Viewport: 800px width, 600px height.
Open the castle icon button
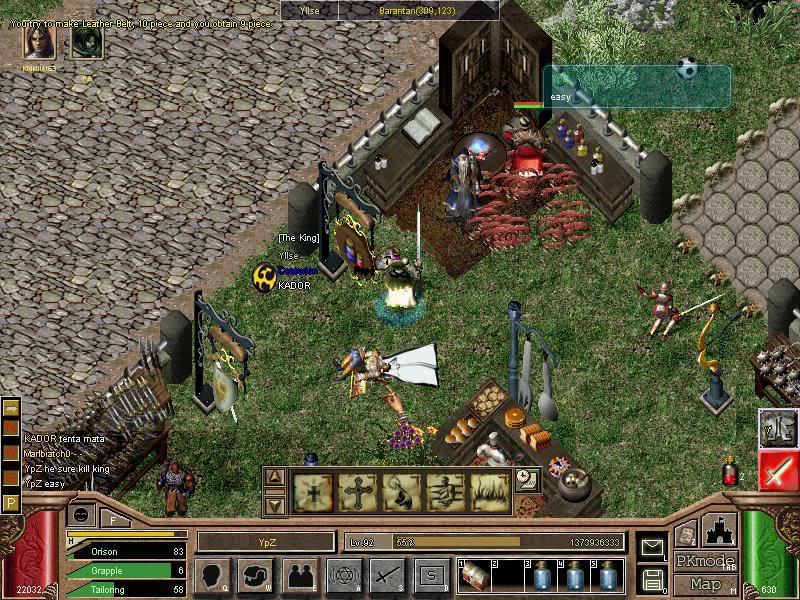[x=721, y=528]
